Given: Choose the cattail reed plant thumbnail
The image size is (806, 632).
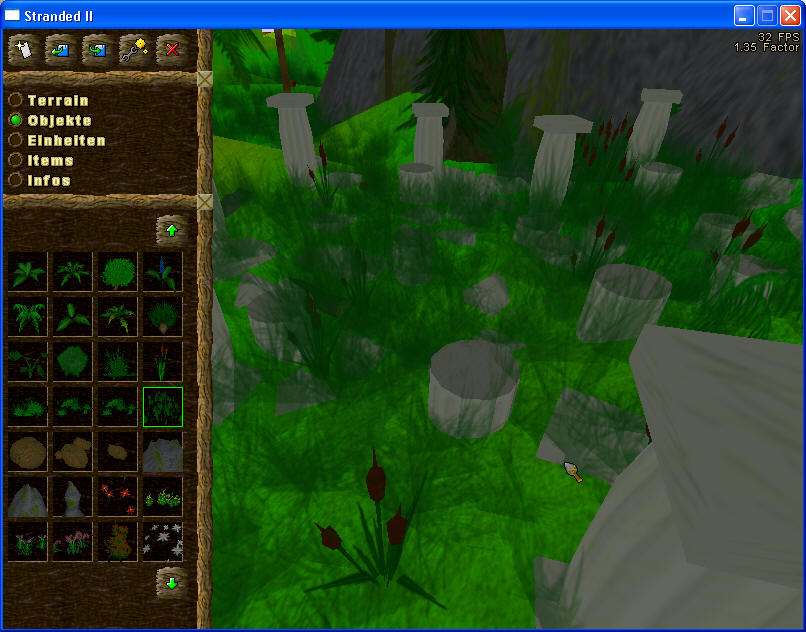Looking at the screenshot, I should click(163, 362).
